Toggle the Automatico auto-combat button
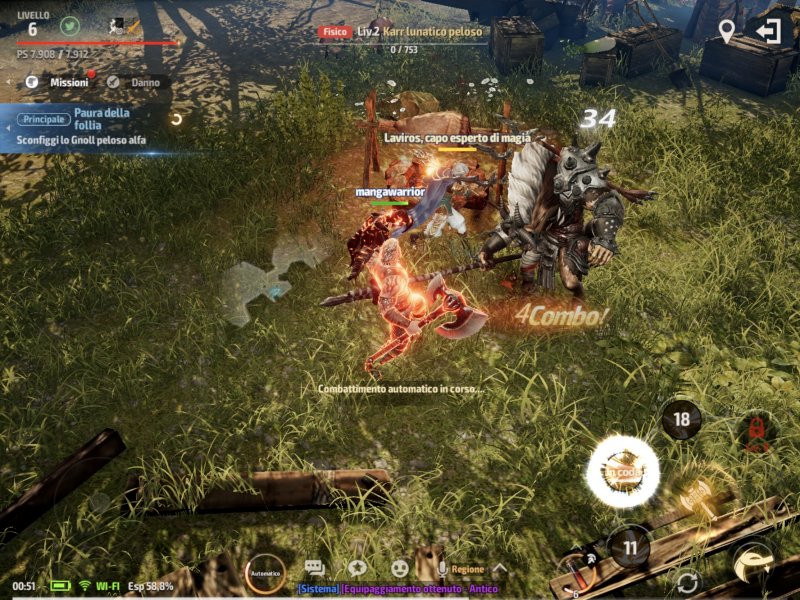800x600 pixels. coord(265,573)
